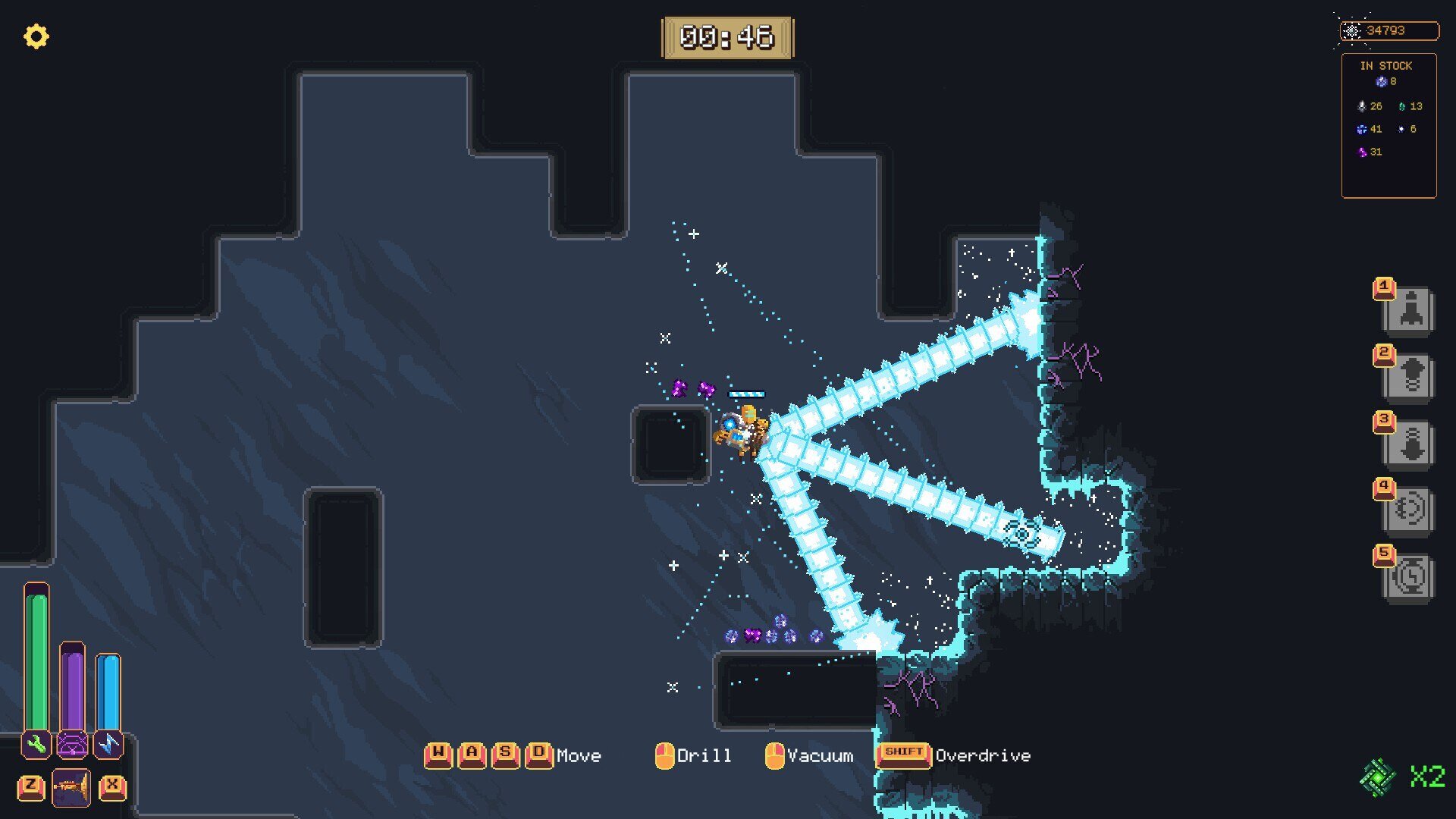Open the settings gear menu
Image resolution: width=1456 pixels, height=819 pixels.
[x=36, y=36]
